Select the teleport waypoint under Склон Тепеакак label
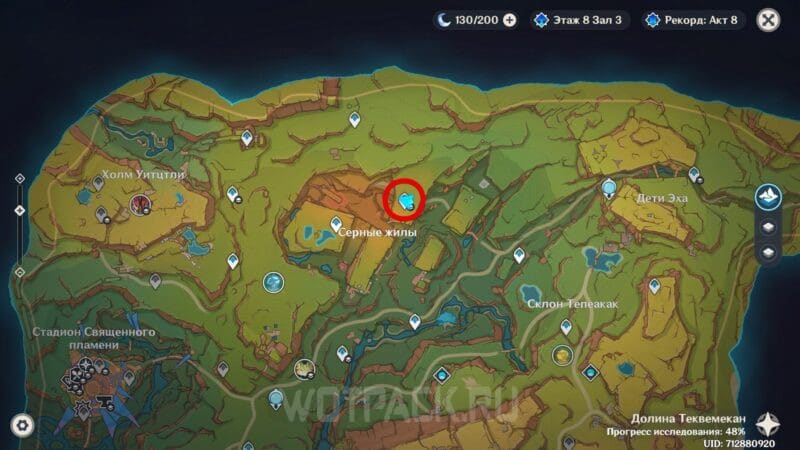Image resolution: width=800 pixels, height=450 pixels. click(x=564, y=326)
